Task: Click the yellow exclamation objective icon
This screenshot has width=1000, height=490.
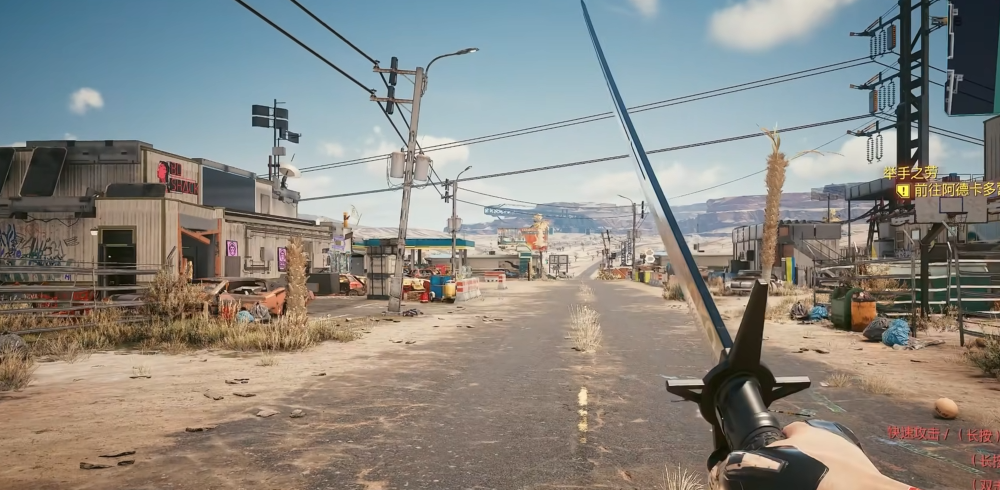Action: pos(902,189)
